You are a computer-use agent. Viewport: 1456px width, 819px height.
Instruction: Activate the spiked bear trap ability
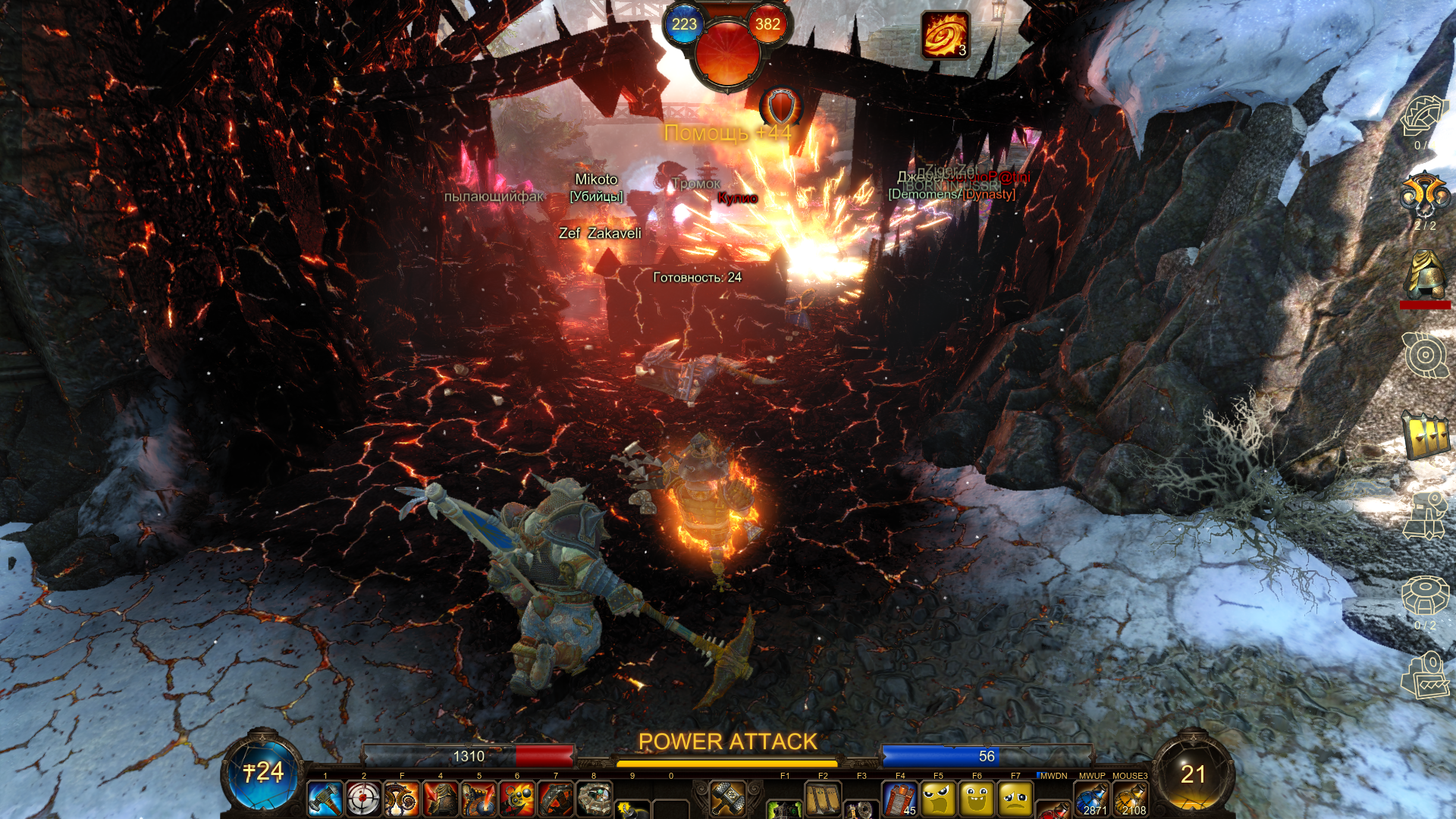(556, 799)
